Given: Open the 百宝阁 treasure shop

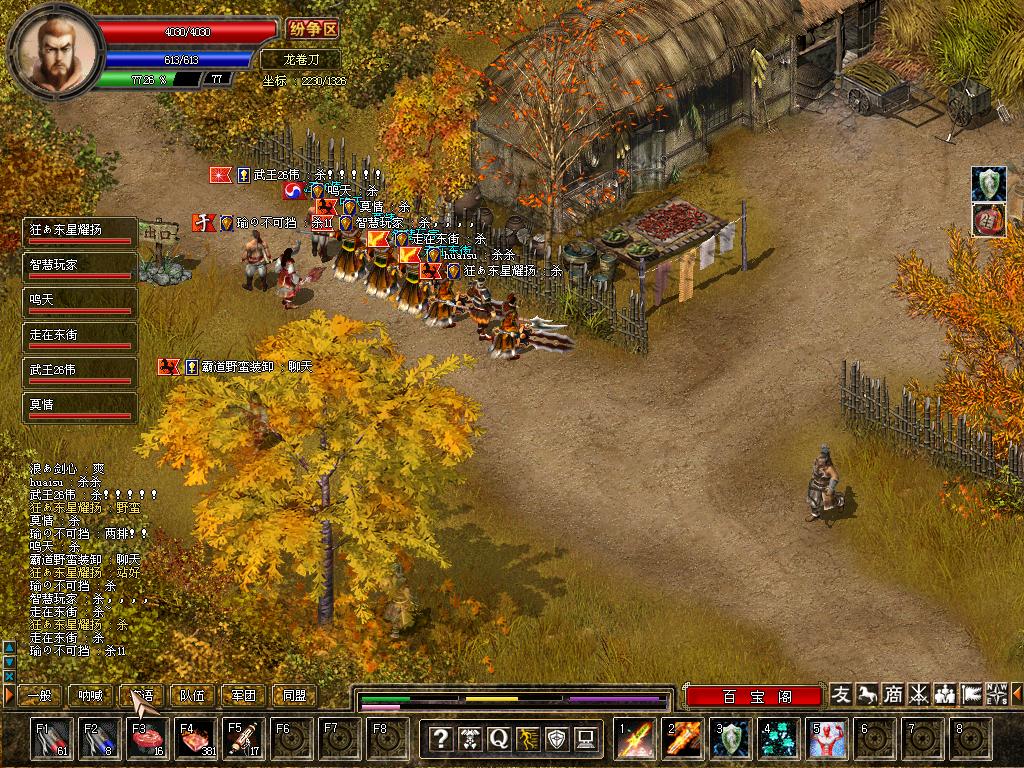Looking at the screenshot, I should (754, 696).
